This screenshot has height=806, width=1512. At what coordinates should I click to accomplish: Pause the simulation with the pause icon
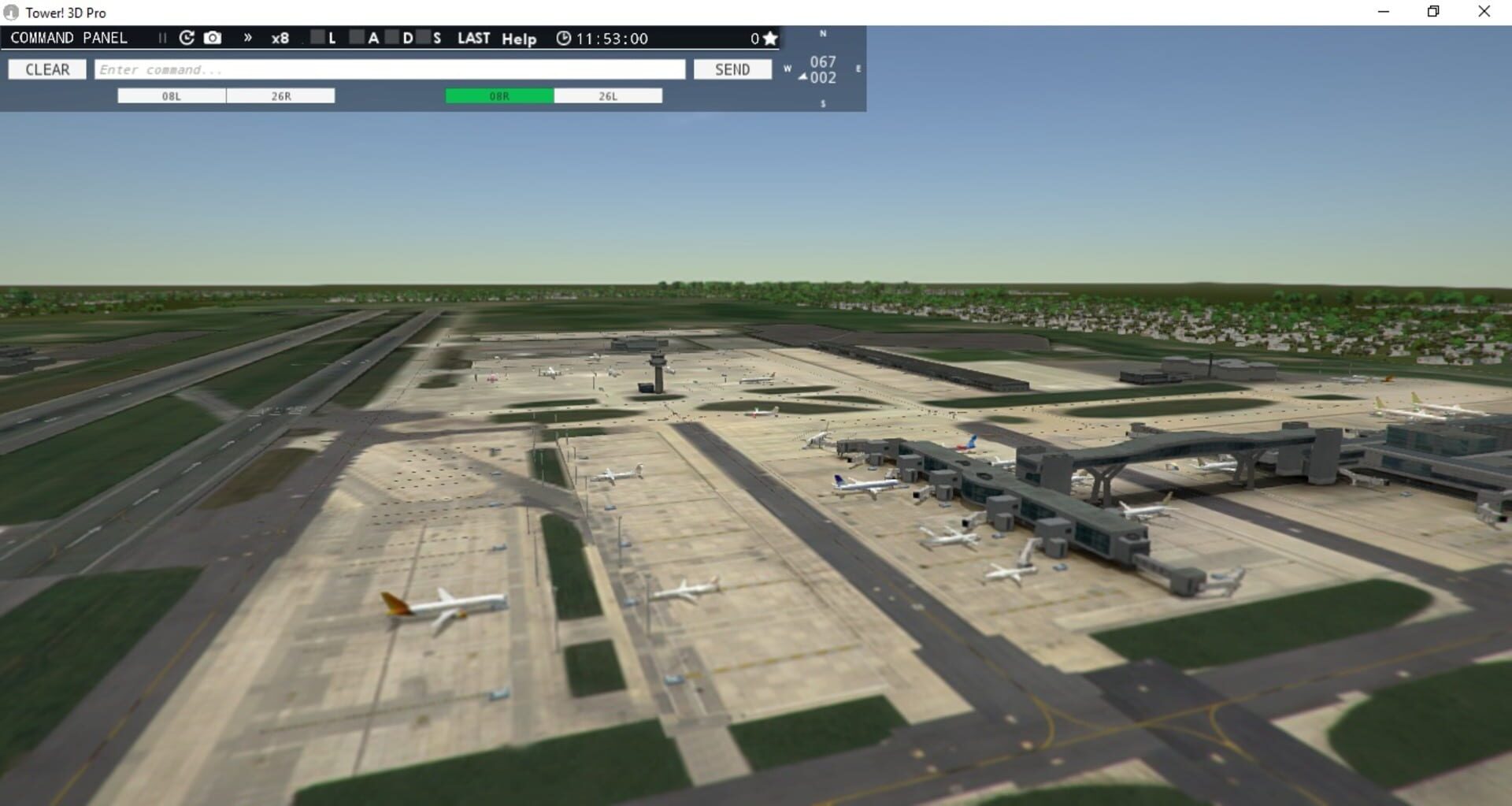(x=162, y=37)
